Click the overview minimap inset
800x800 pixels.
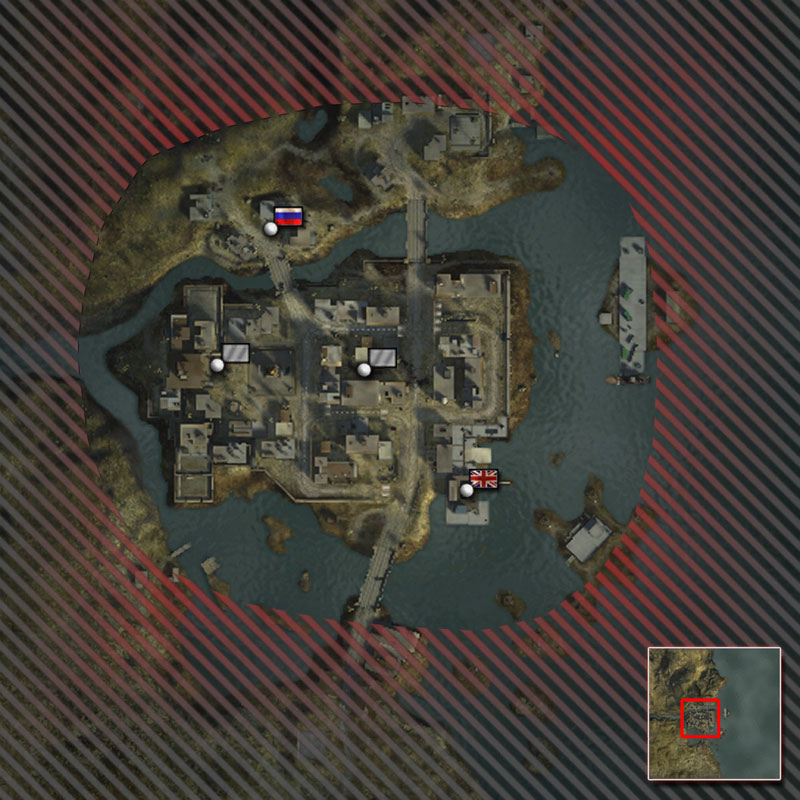[713, 713]
